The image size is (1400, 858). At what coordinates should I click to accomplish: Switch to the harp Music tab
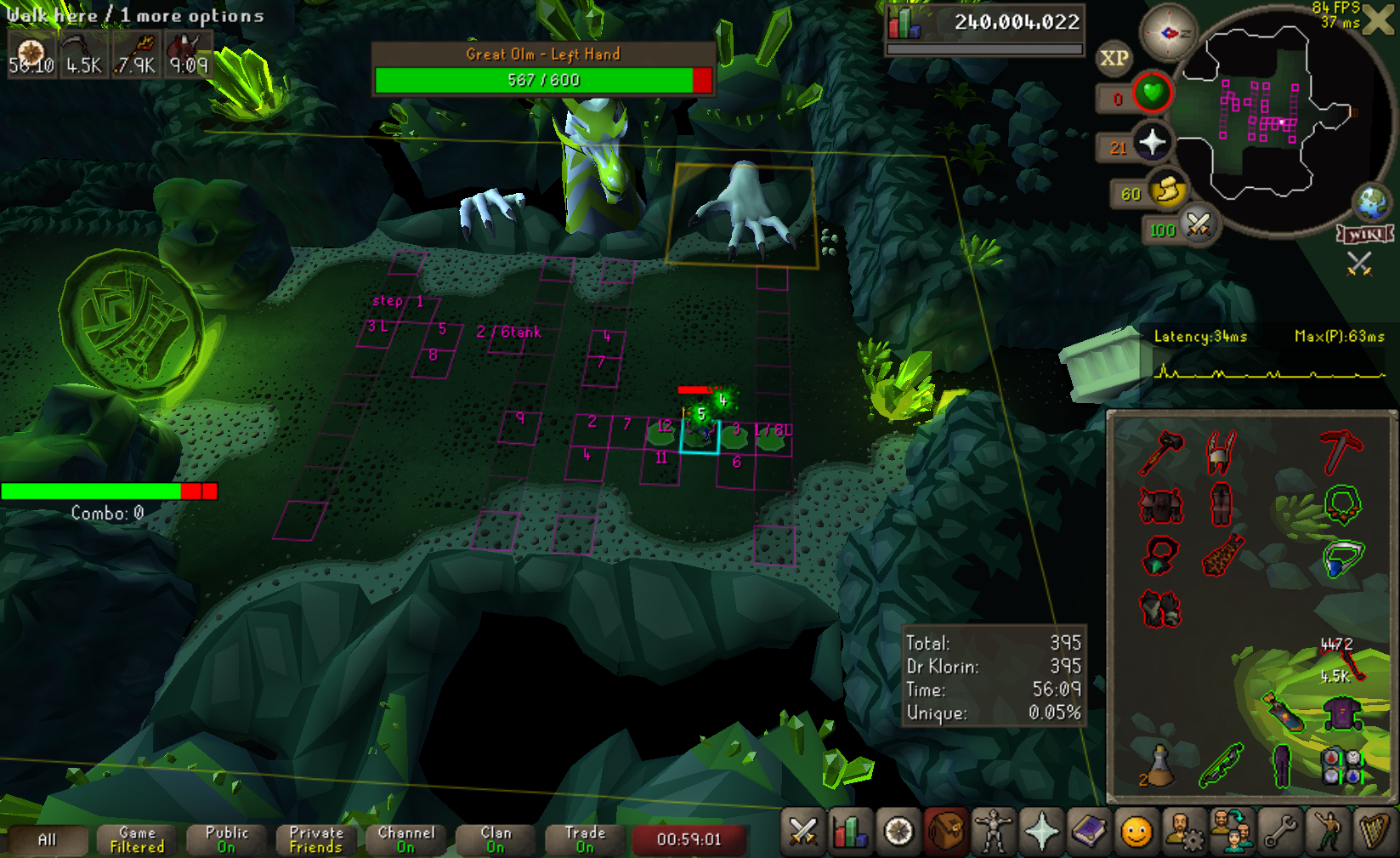1374,832
